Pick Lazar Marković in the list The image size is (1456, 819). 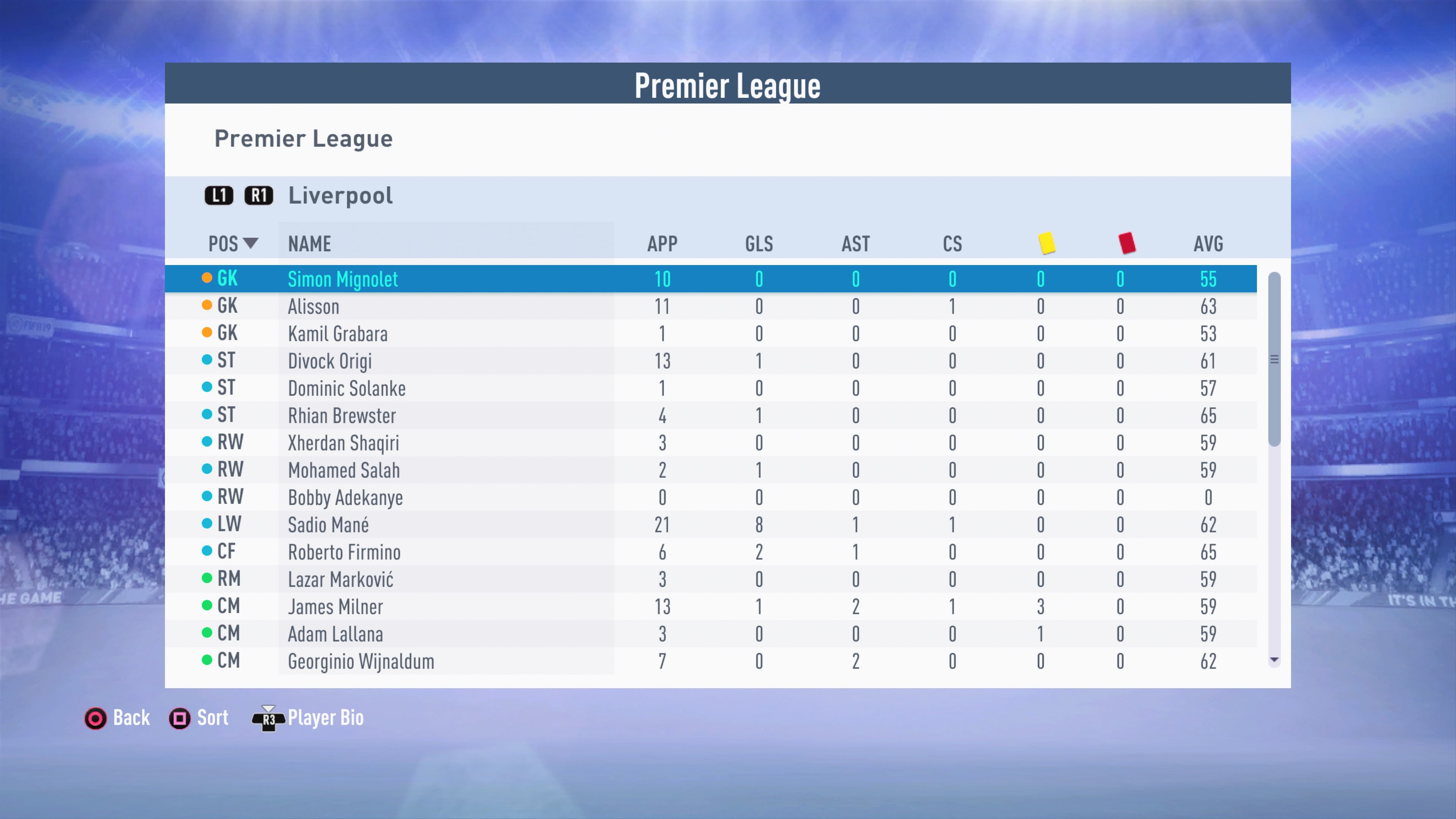pos(340,579)
